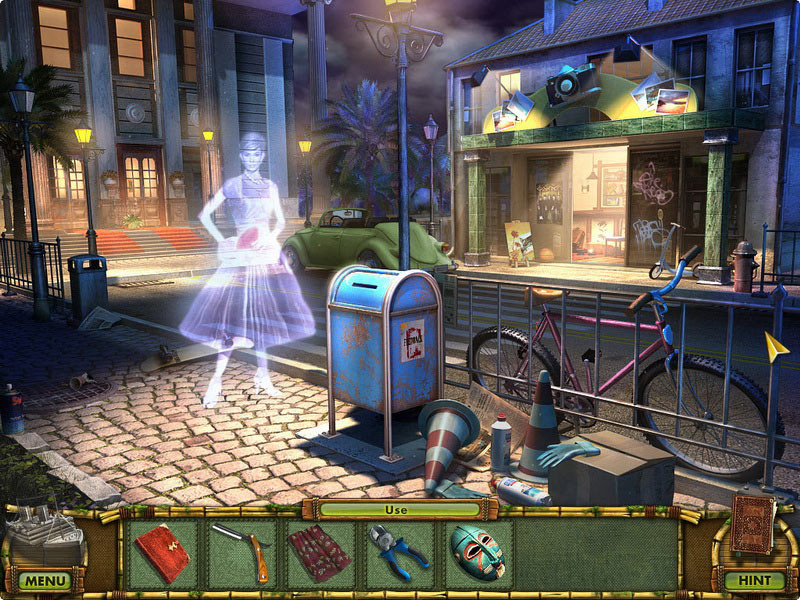Choose the red patterned cloth item
This screenshot has height=600, width=800.
(319, 553)
